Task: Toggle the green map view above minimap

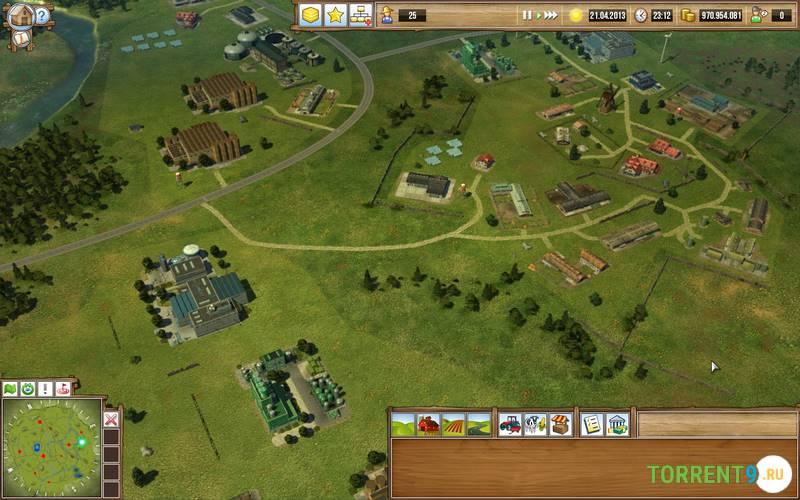Action: pos(11,388)
